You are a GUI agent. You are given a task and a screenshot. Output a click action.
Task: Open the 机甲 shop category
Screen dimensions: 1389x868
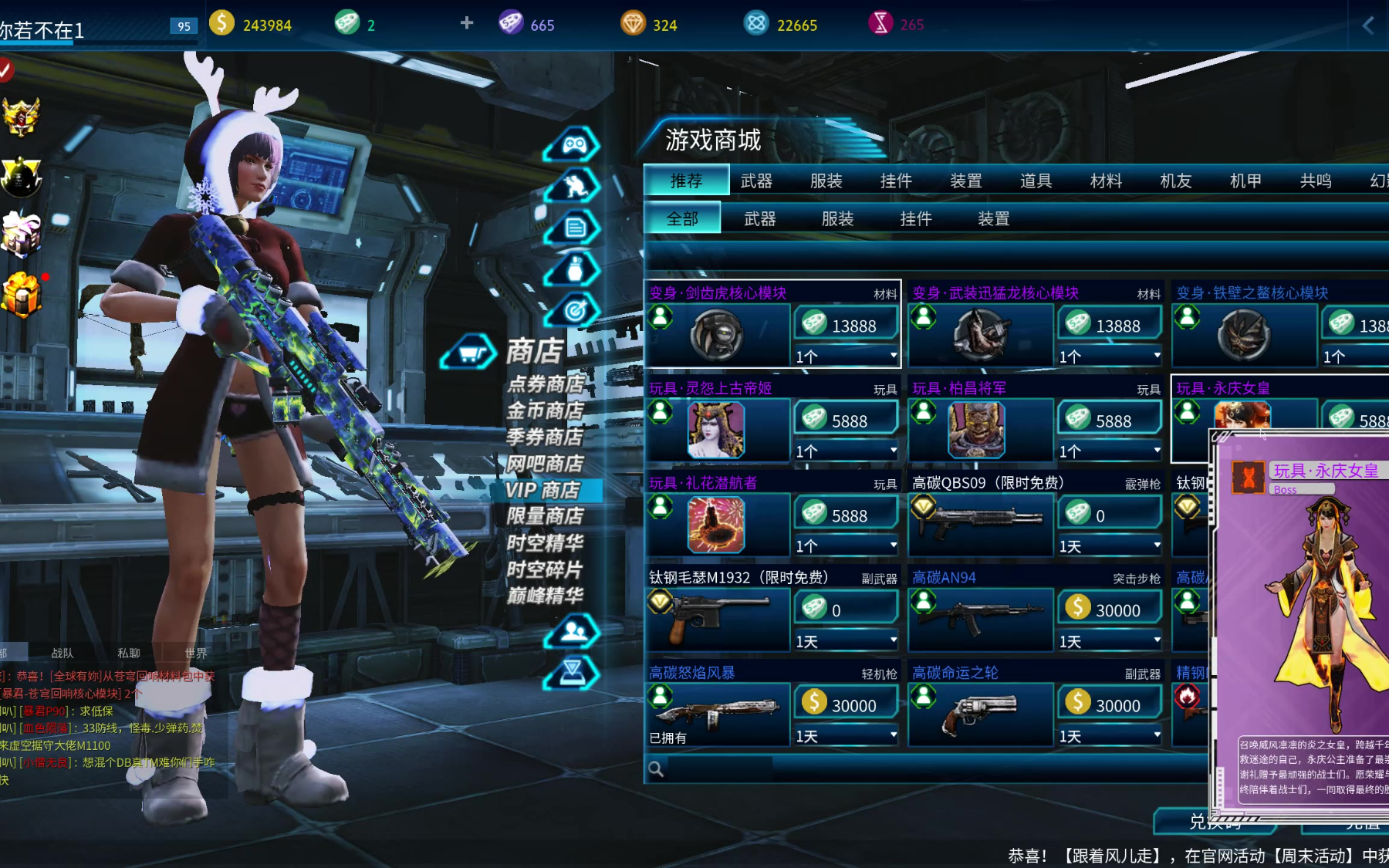pyautogui.click(x=1245, y=181)
